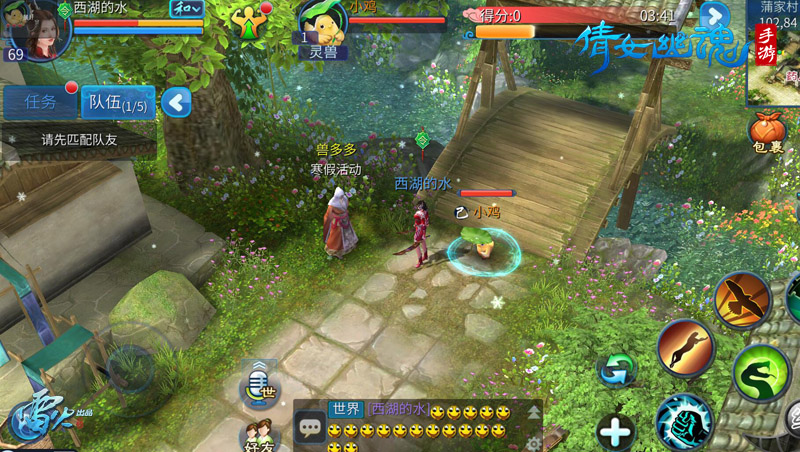Image resolution: width=800 pixels, height=452 pixels.
Task: Open the plus menu button
Action: click(x=616, y=433)
